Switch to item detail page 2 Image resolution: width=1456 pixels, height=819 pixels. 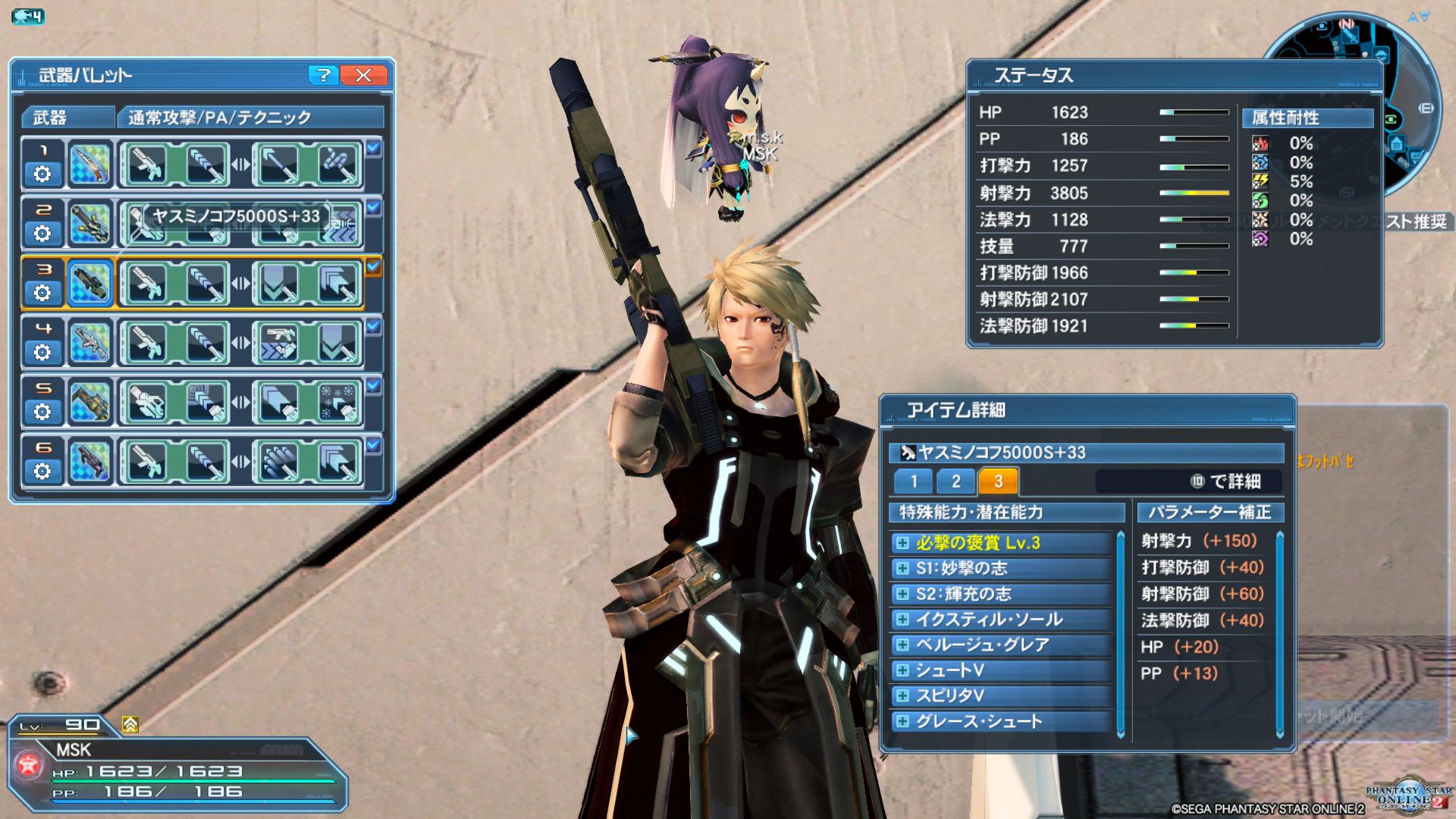(x=955, y=481)
